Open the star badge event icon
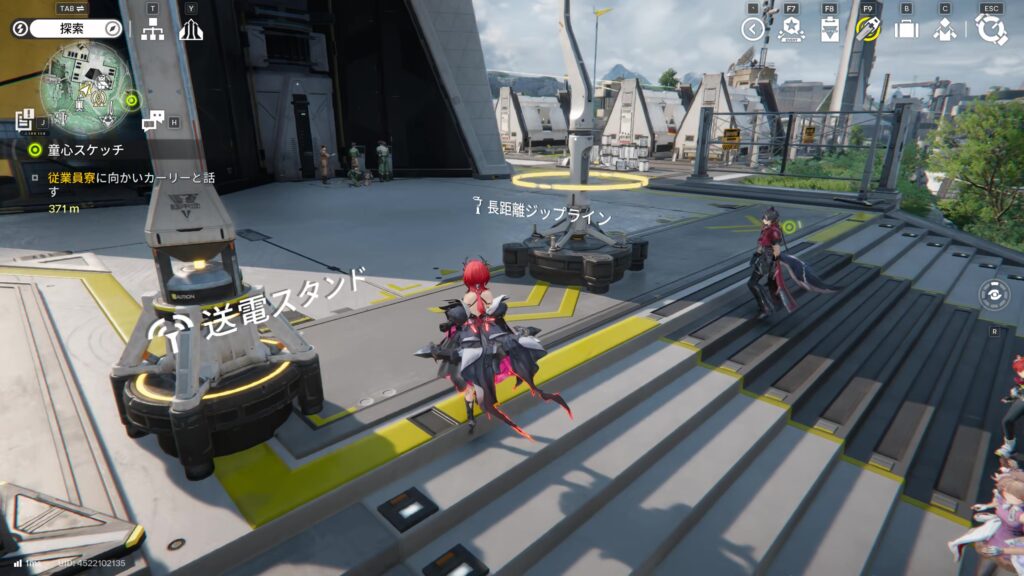This screenshot has height=576, width=1024. (x=790, y=29)
